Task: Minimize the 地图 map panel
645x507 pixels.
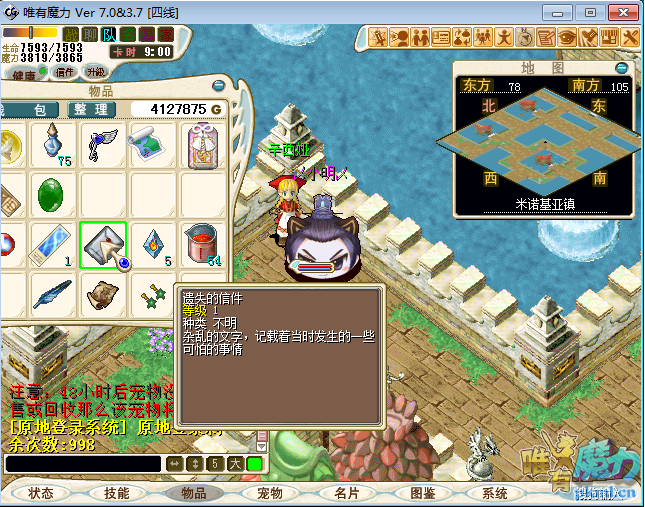Action: [x=622, y=68]
